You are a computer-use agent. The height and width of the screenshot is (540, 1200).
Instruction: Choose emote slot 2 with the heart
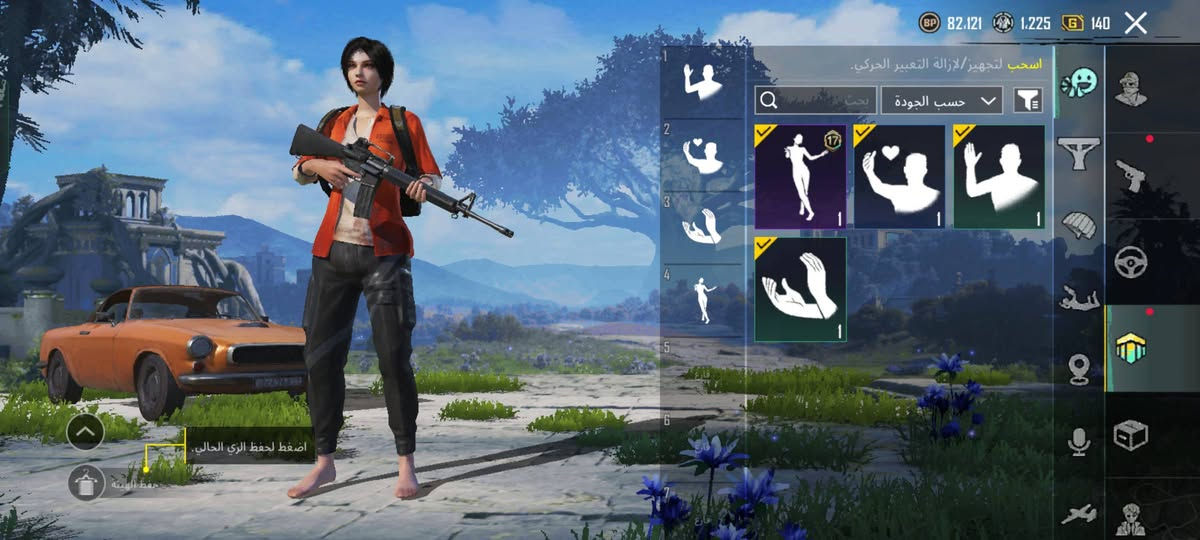[x=702, y=155]
